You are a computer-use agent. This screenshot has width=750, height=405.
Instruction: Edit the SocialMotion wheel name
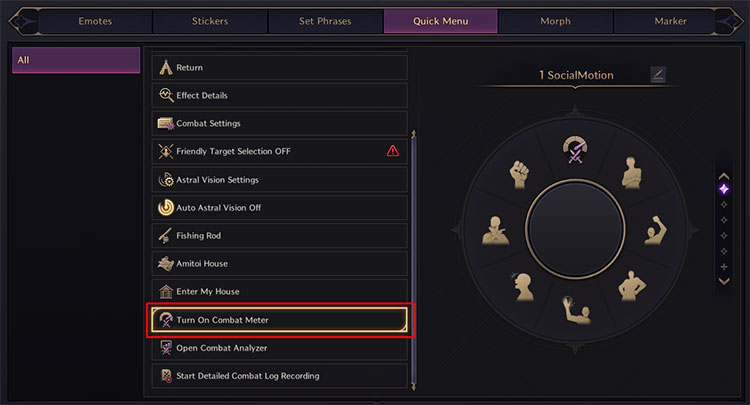pos(657,74)
